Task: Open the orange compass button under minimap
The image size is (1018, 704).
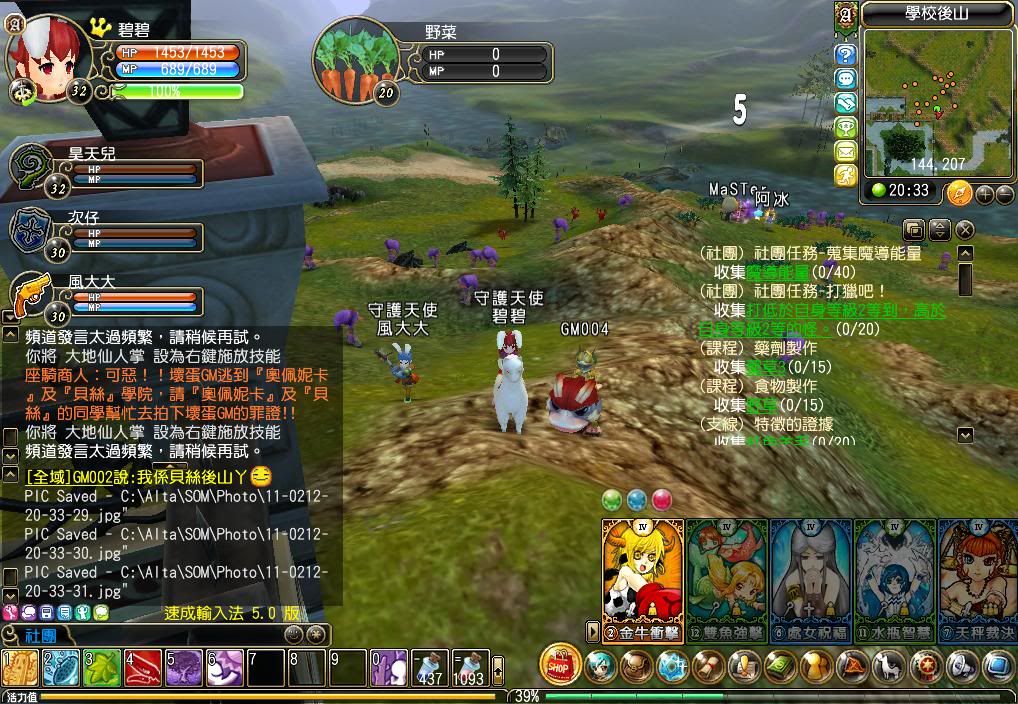Action: click(958, 191)
